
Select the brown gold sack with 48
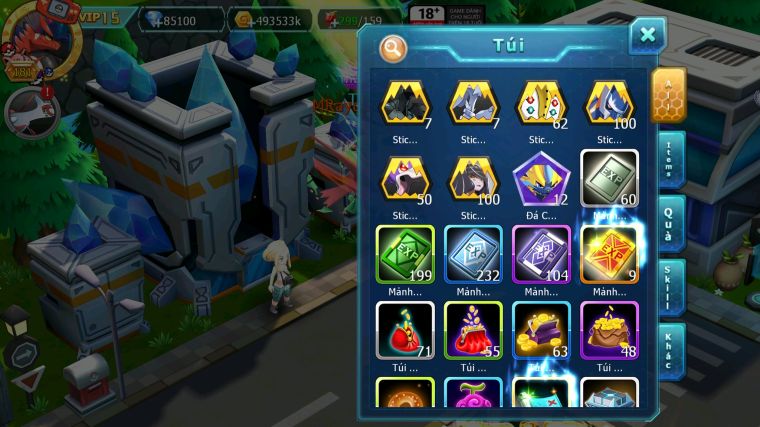(609, 330)
